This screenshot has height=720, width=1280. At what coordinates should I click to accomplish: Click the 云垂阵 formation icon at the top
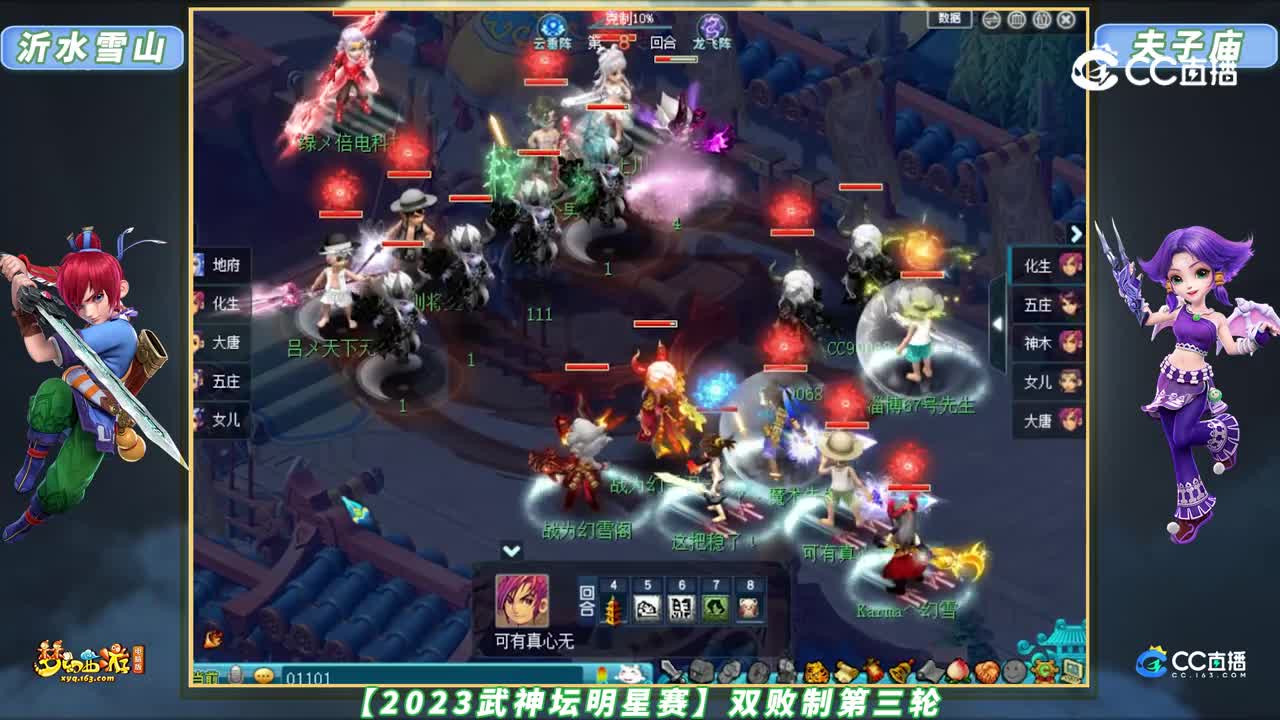point(551,27)
